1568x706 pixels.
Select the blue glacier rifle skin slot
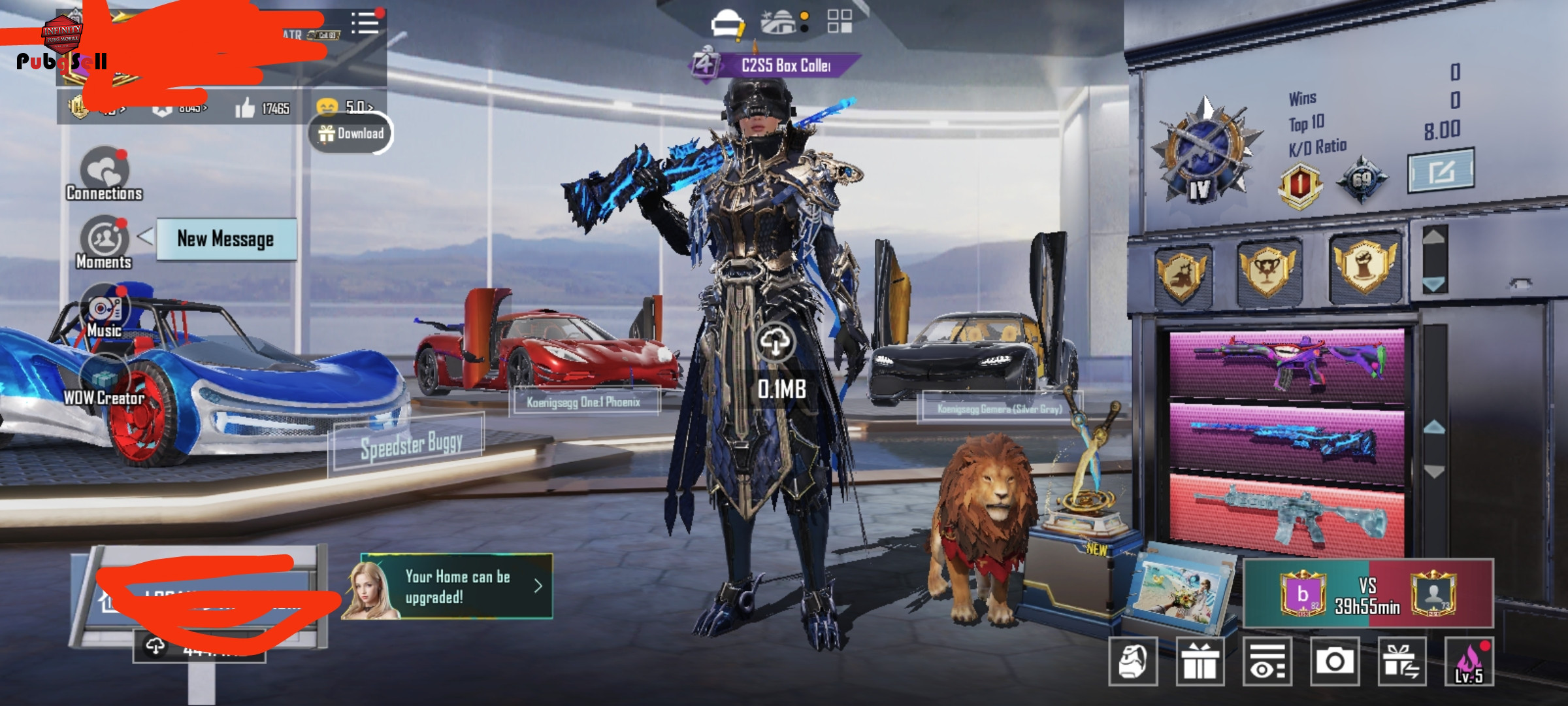click(x=1286, y=440)
